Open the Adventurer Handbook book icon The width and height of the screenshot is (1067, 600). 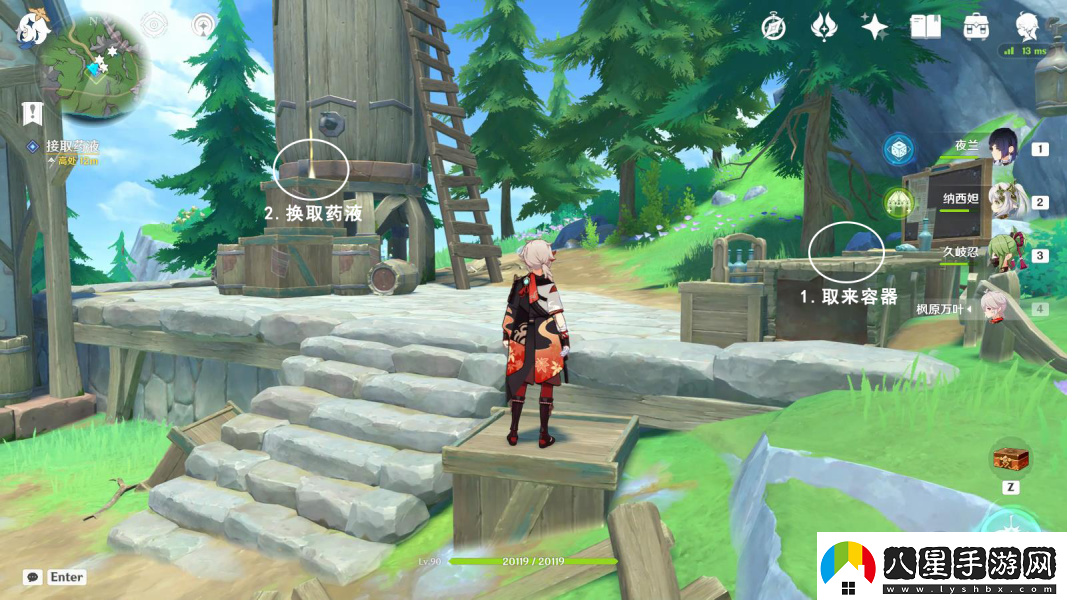[x=925, y=26]
